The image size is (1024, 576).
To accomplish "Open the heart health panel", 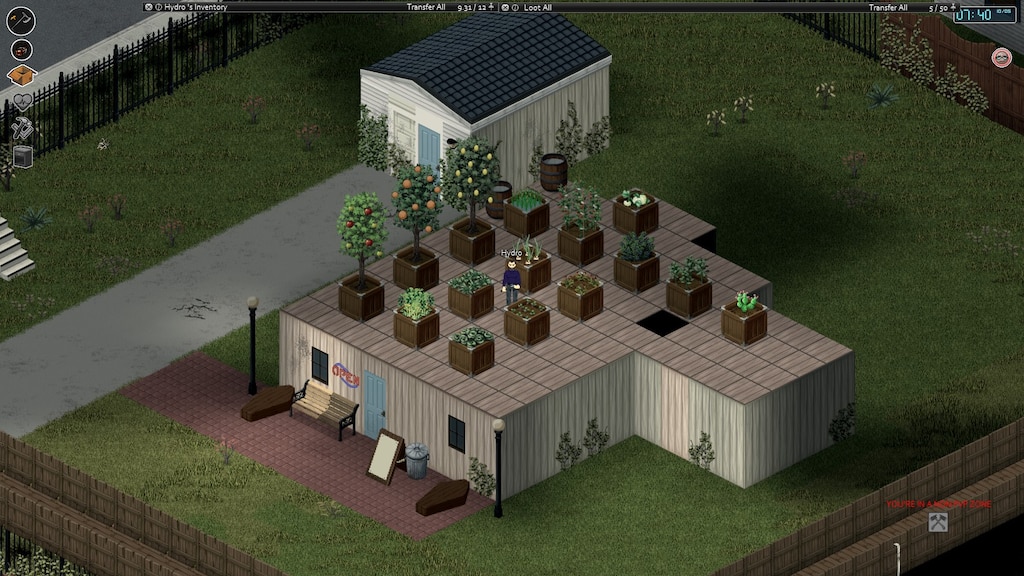I will point(22,101).
